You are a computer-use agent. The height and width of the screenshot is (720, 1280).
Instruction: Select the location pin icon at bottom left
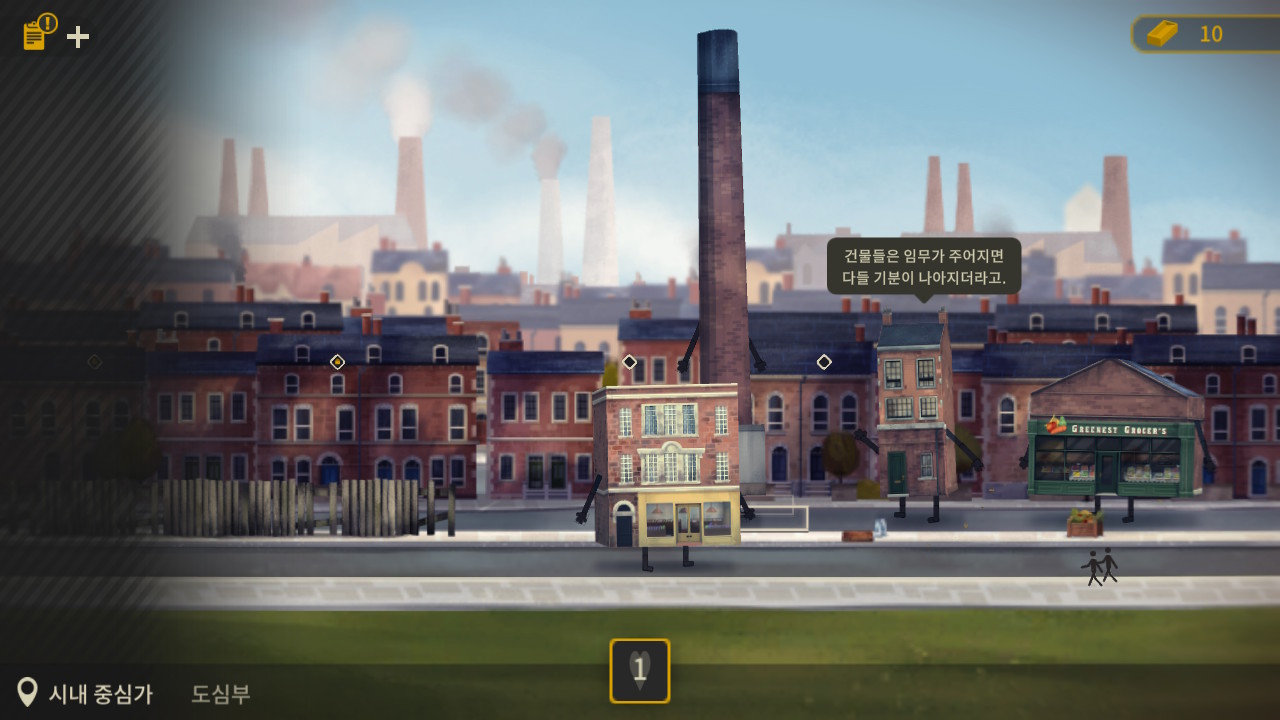(29, 690)
